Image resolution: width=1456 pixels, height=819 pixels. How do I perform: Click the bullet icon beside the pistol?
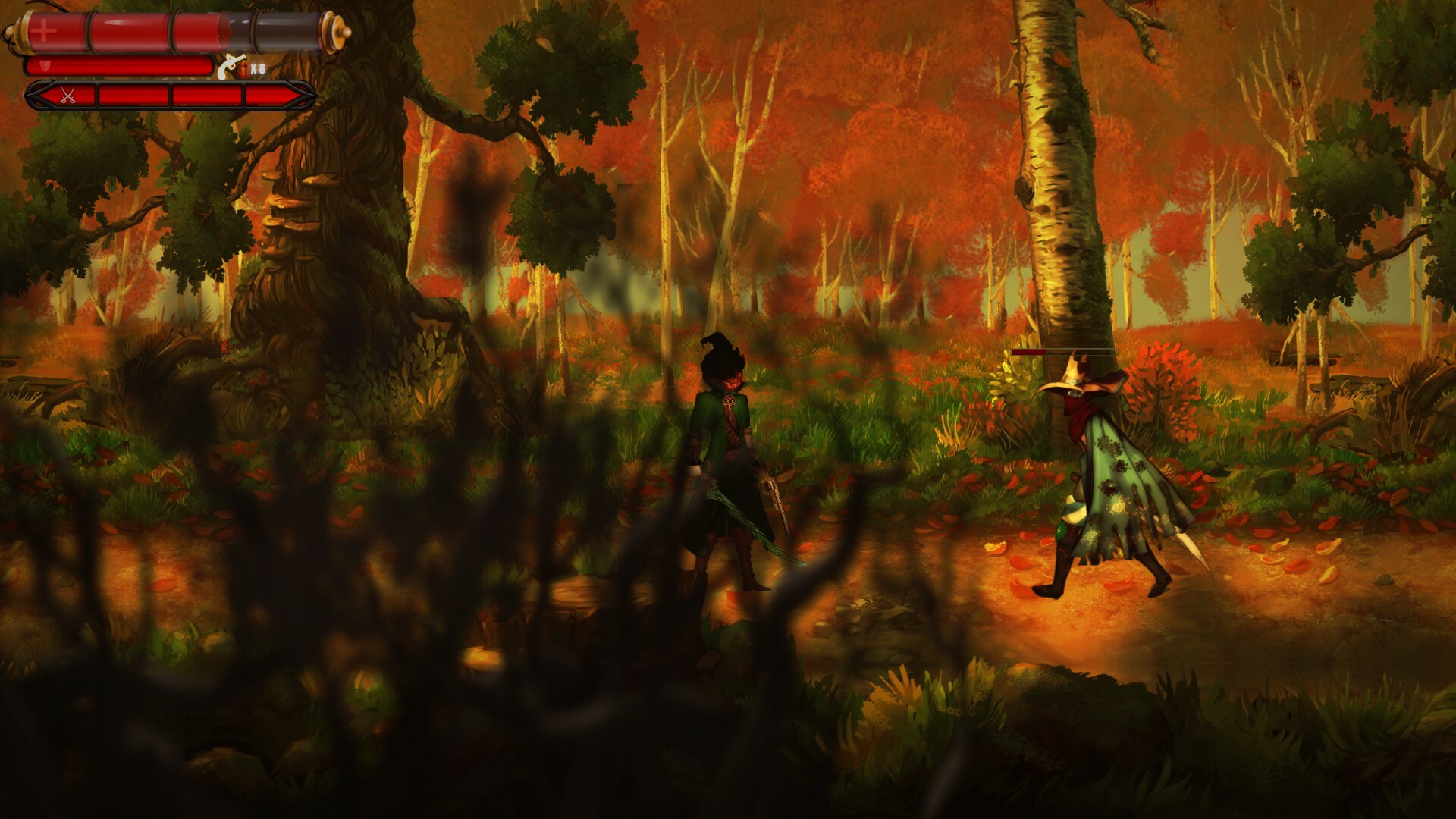(x=243, y=68)
